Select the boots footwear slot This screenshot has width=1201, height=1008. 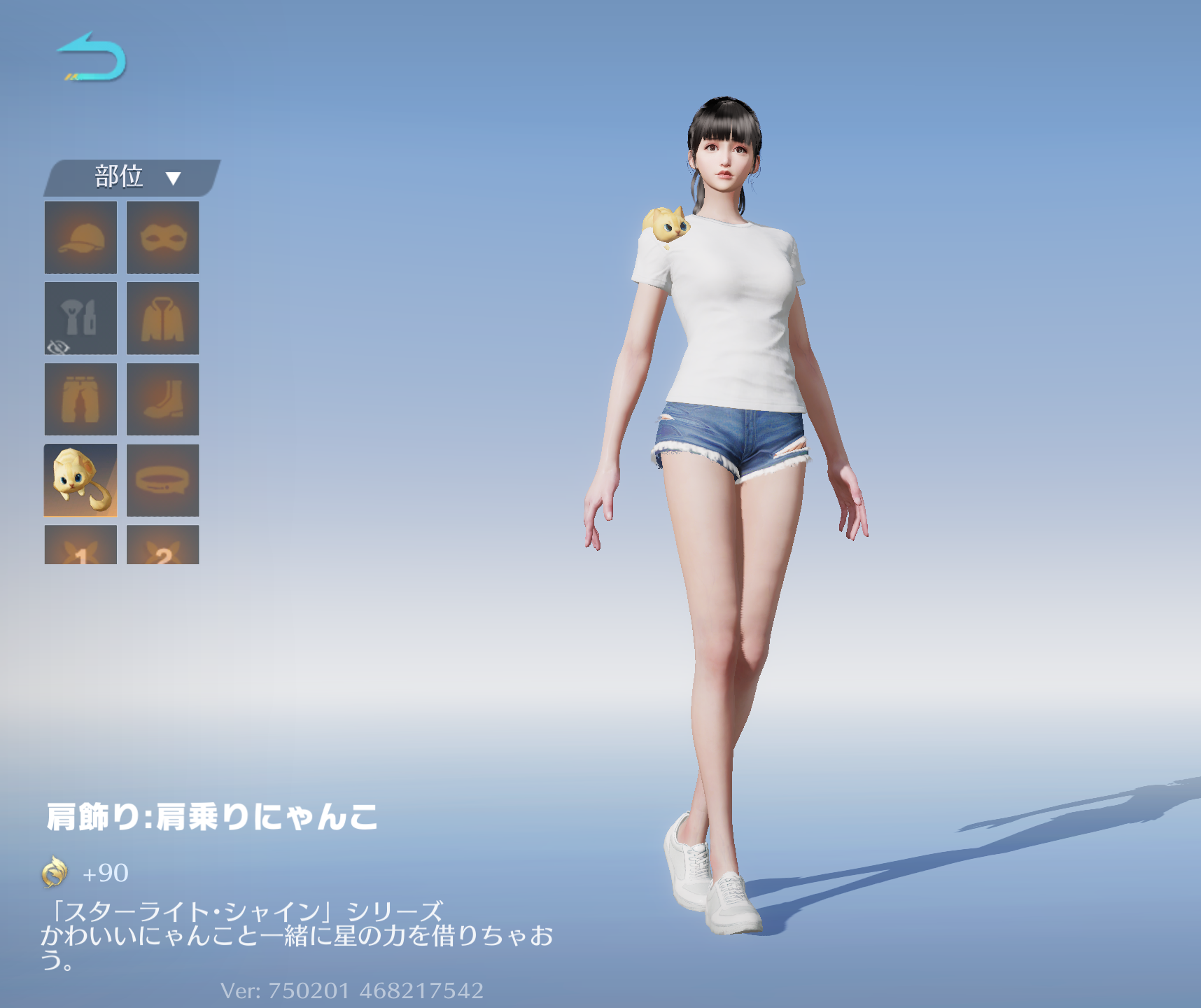(162, 399)
